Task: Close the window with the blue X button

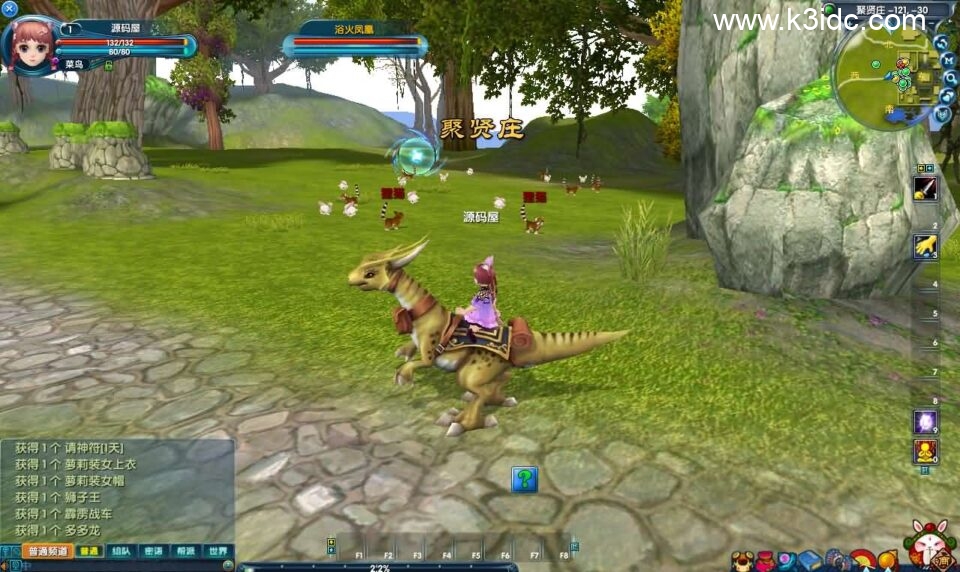Action: coord(10,9)
